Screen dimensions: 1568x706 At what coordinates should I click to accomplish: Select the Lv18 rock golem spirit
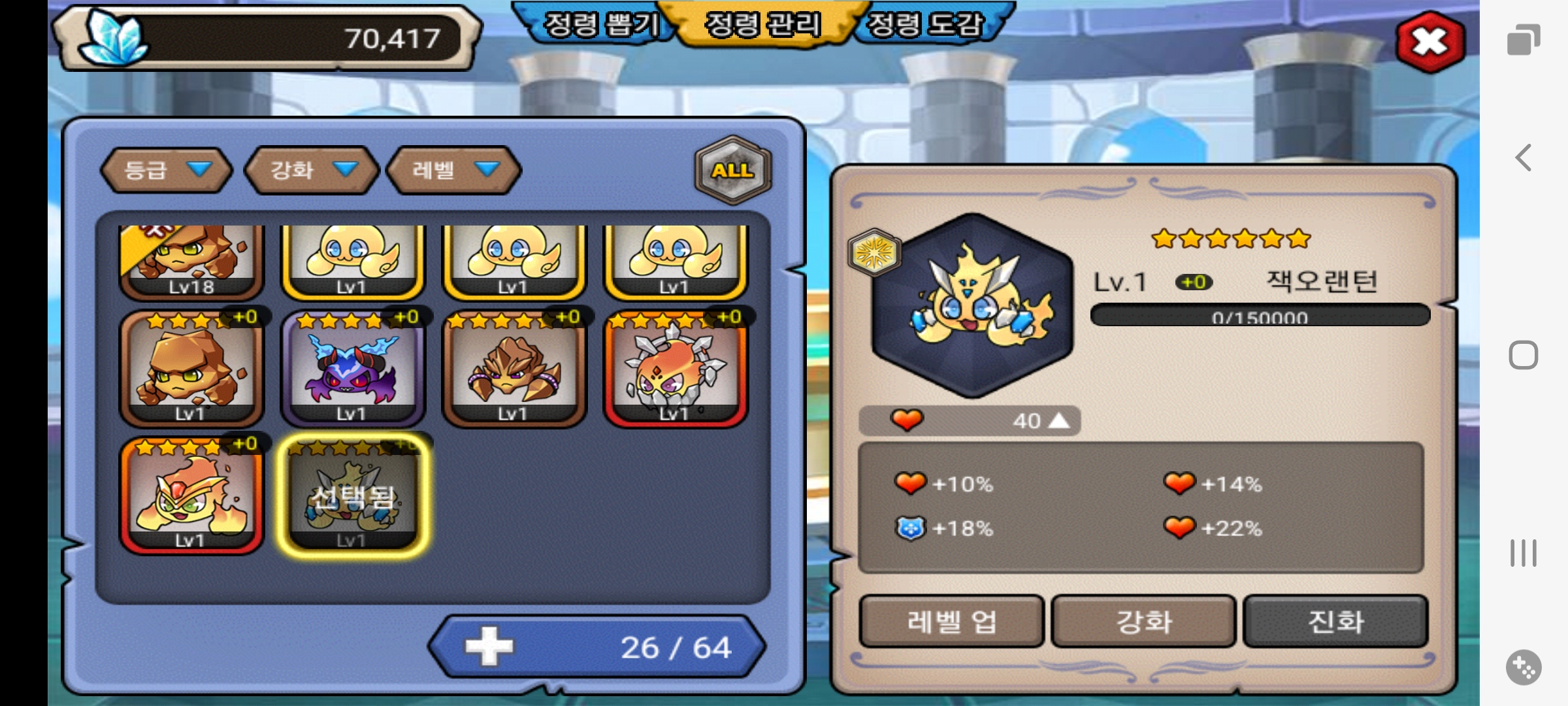coord(191,260)
